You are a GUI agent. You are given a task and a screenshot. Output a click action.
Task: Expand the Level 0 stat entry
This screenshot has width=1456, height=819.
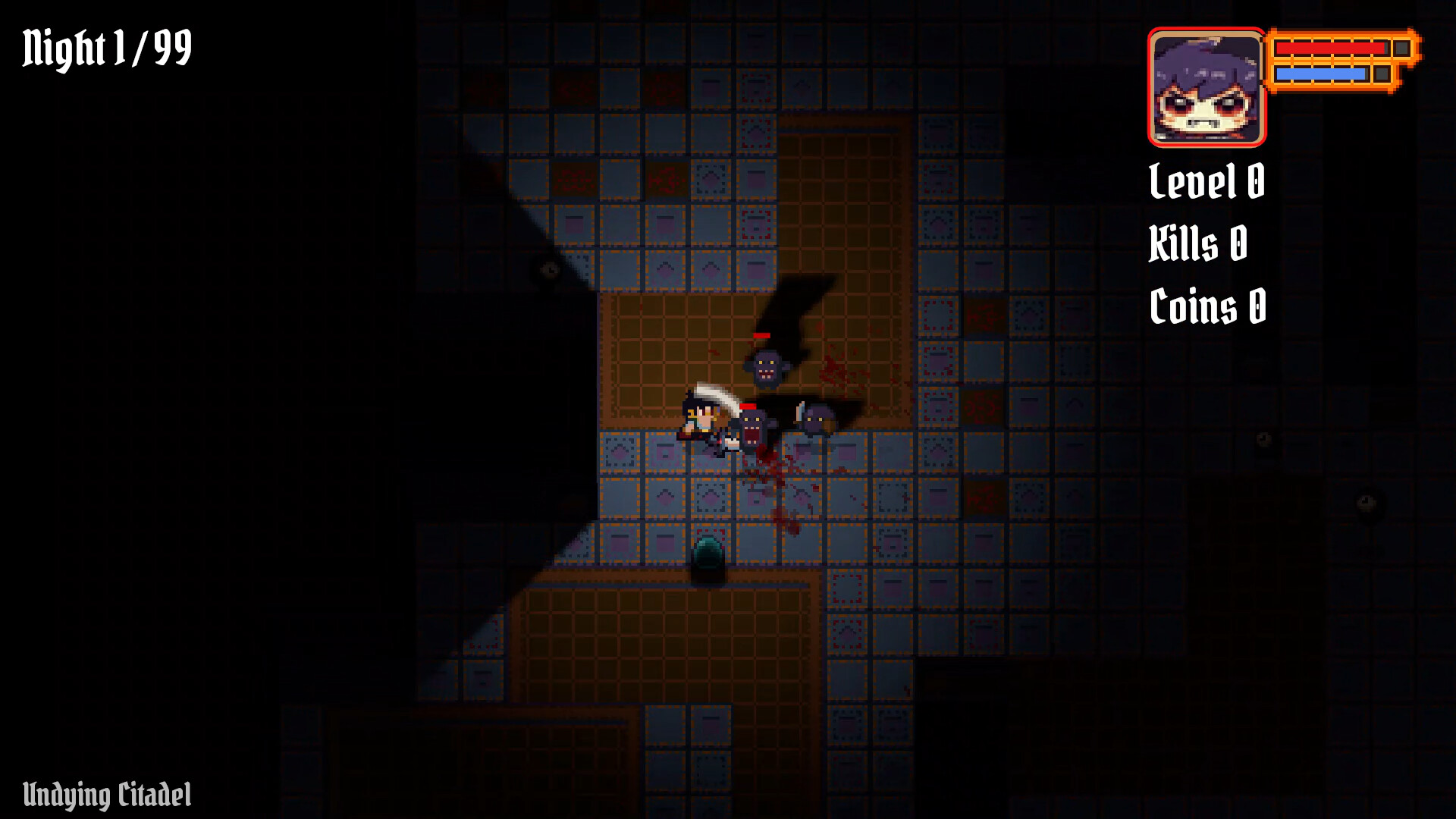1206,182
